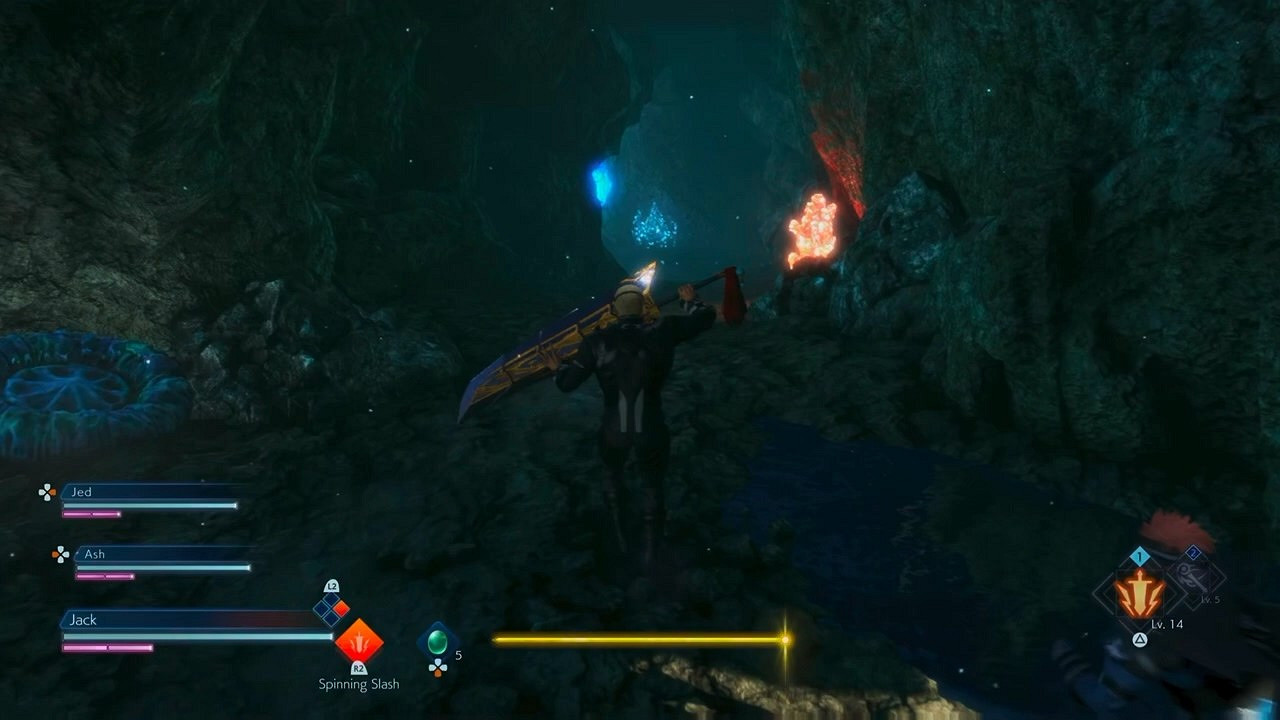Select the Spinning Slash R2 ability icon
The image size is (1280, 720).
click(359, 642)
